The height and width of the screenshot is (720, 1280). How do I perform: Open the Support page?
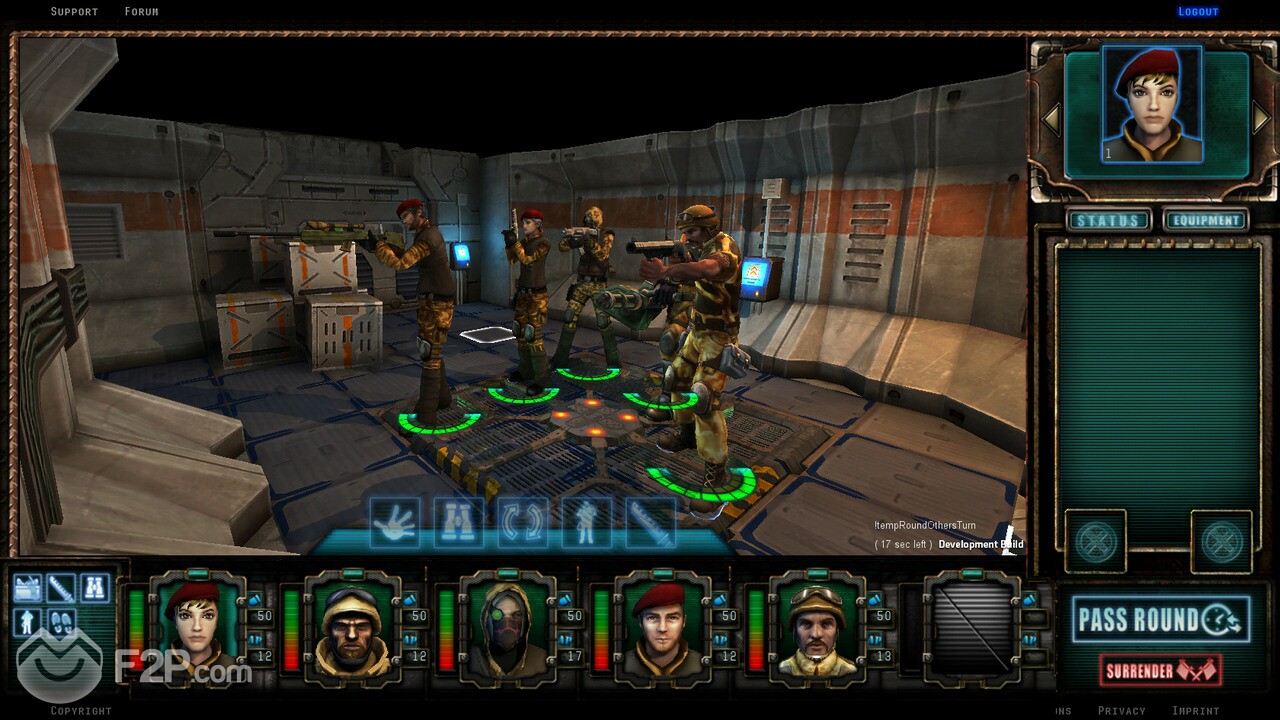pos(74,12)
